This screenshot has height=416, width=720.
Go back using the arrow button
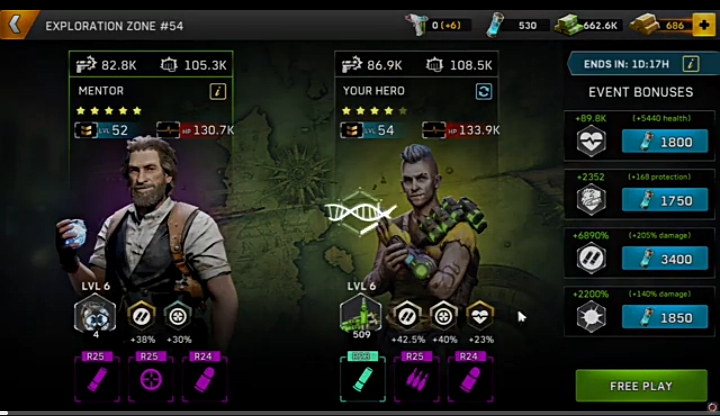click(x=16, y=23)
